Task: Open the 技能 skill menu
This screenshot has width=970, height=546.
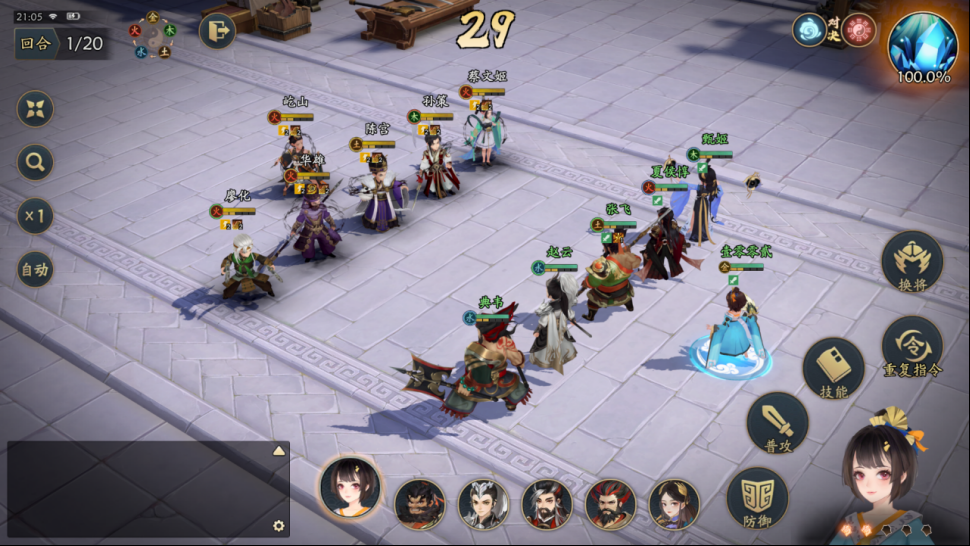Action: pos(833,369)
